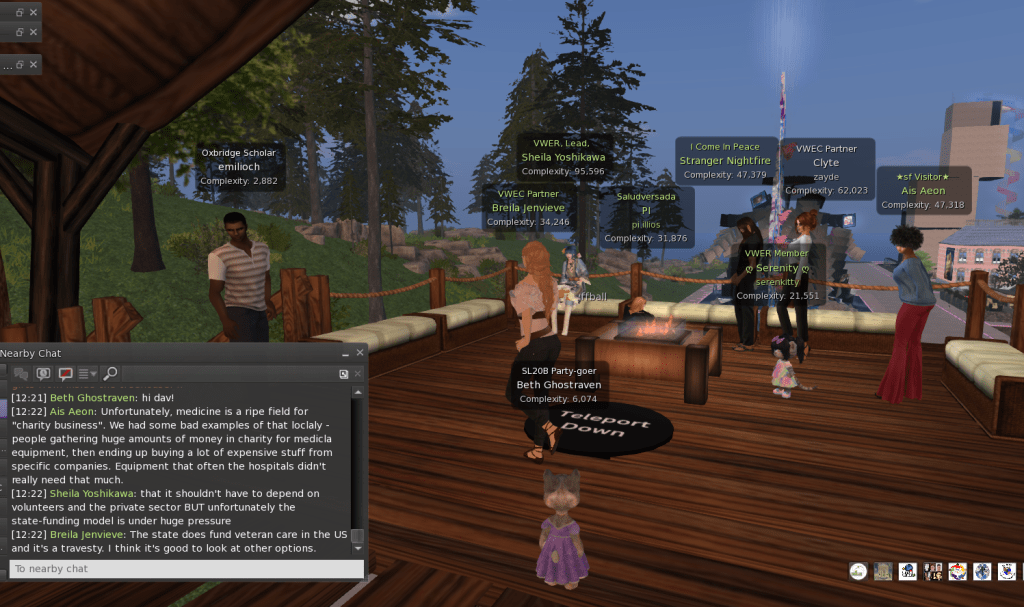Open the stone building group chiclet
This screenshot has width=1024, height=607.
tap(883, 572)
